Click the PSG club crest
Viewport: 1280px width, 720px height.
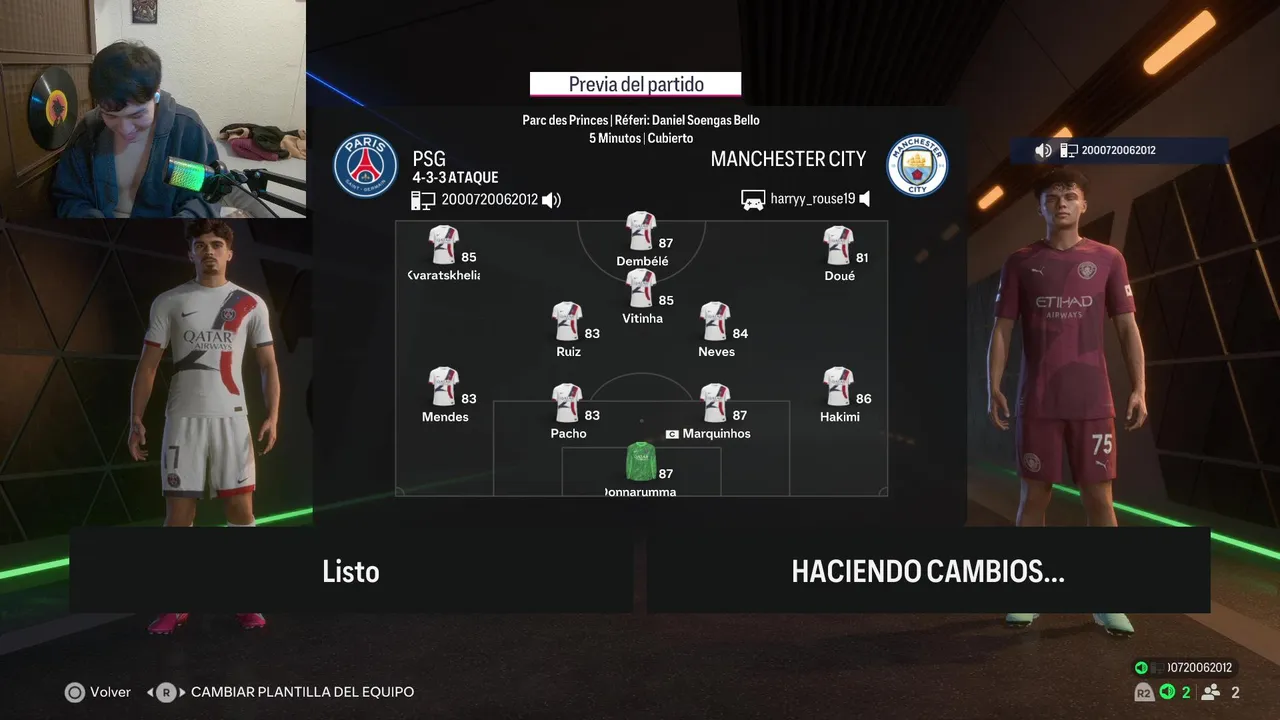[x=365, y=165]
